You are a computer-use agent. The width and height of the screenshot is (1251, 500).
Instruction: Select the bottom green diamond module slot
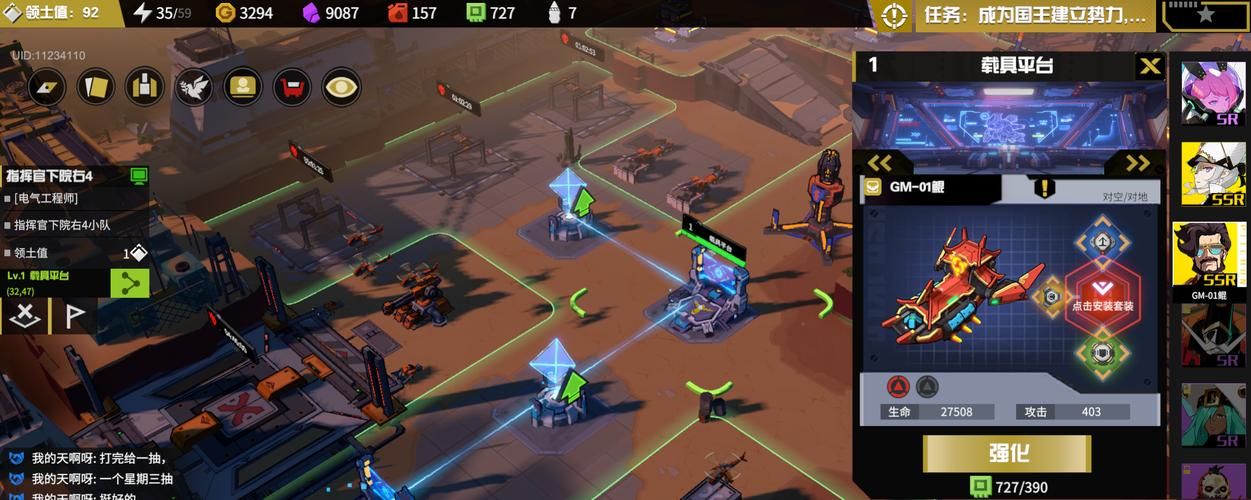pos(1101,351)
